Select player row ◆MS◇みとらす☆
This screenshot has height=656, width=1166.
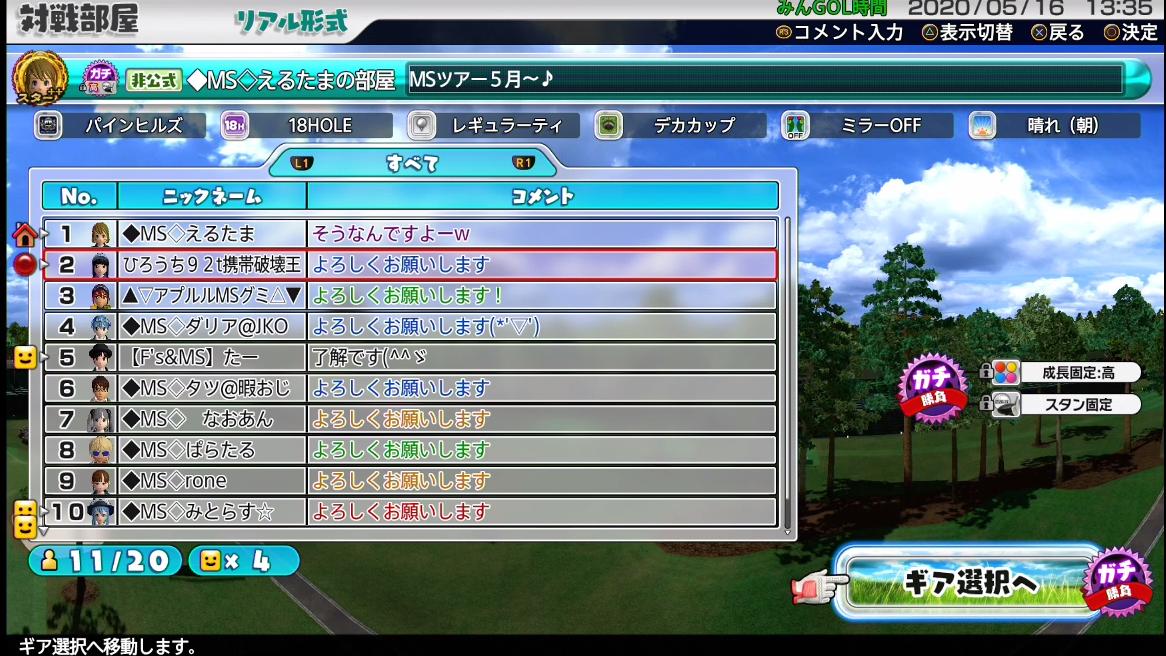coord(410,512)
